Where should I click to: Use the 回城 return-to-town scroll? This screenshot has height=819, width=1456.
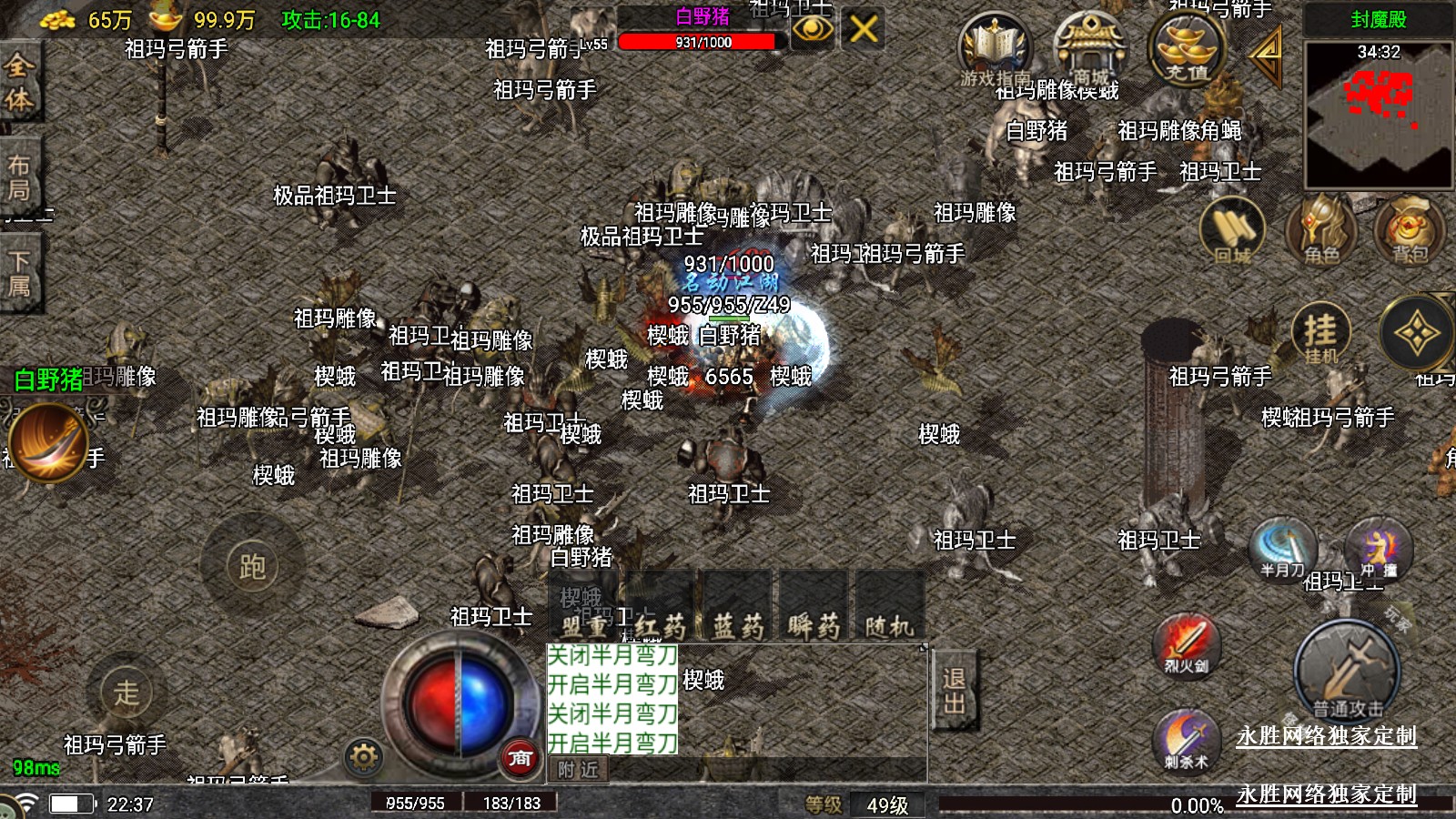coord(1232,230)
